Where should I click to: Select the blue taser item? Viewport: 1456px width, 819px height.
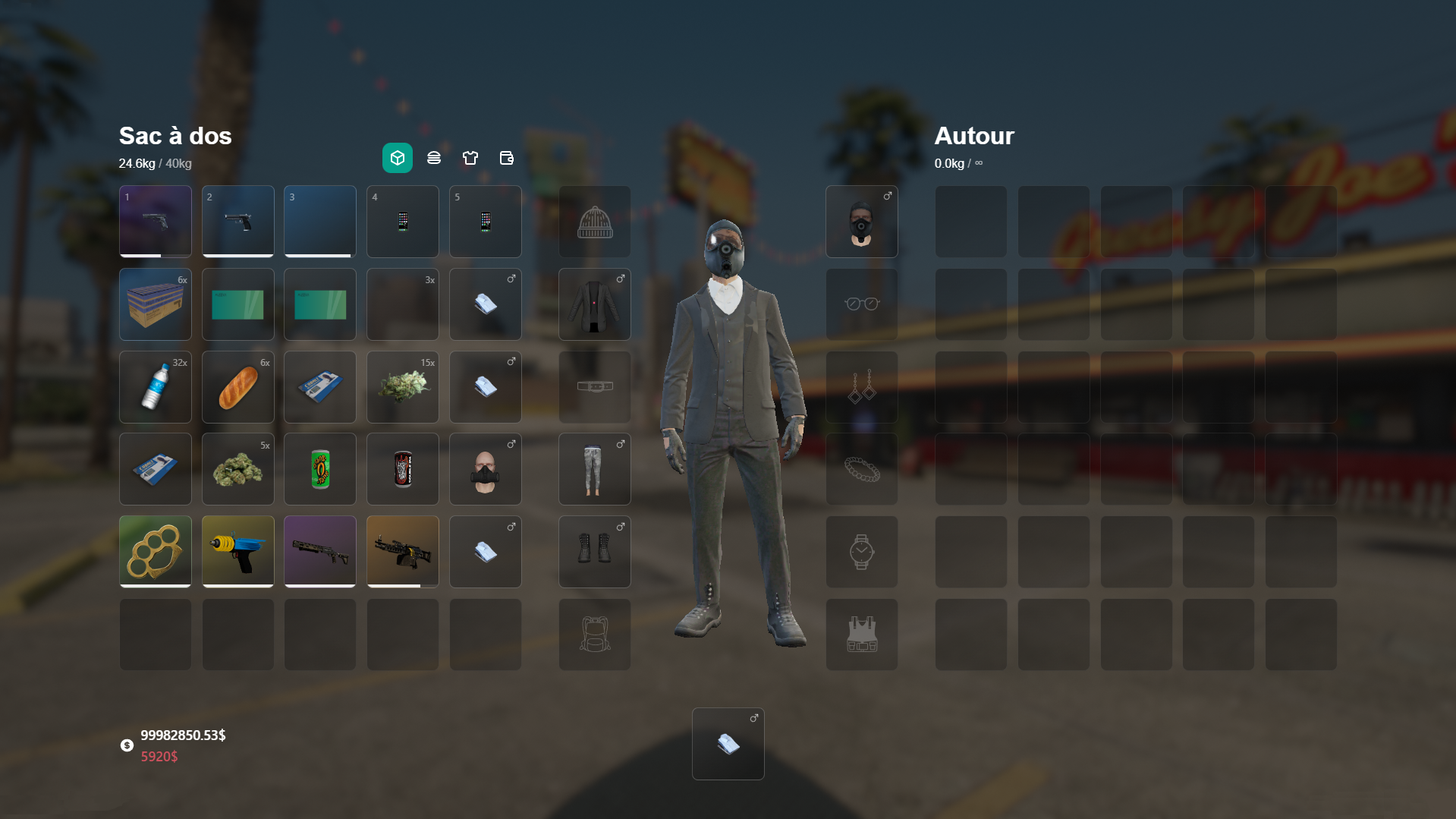(237, 552)
